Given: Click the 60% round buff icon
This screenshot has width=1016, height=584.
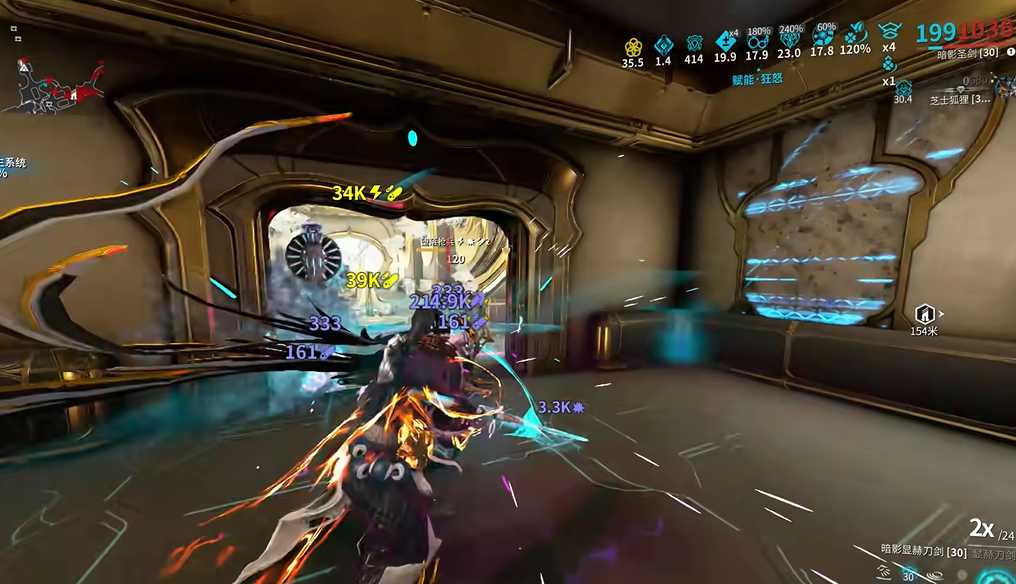Looking at the screenshot, I should pyautogui.click(x=823, y=40).
